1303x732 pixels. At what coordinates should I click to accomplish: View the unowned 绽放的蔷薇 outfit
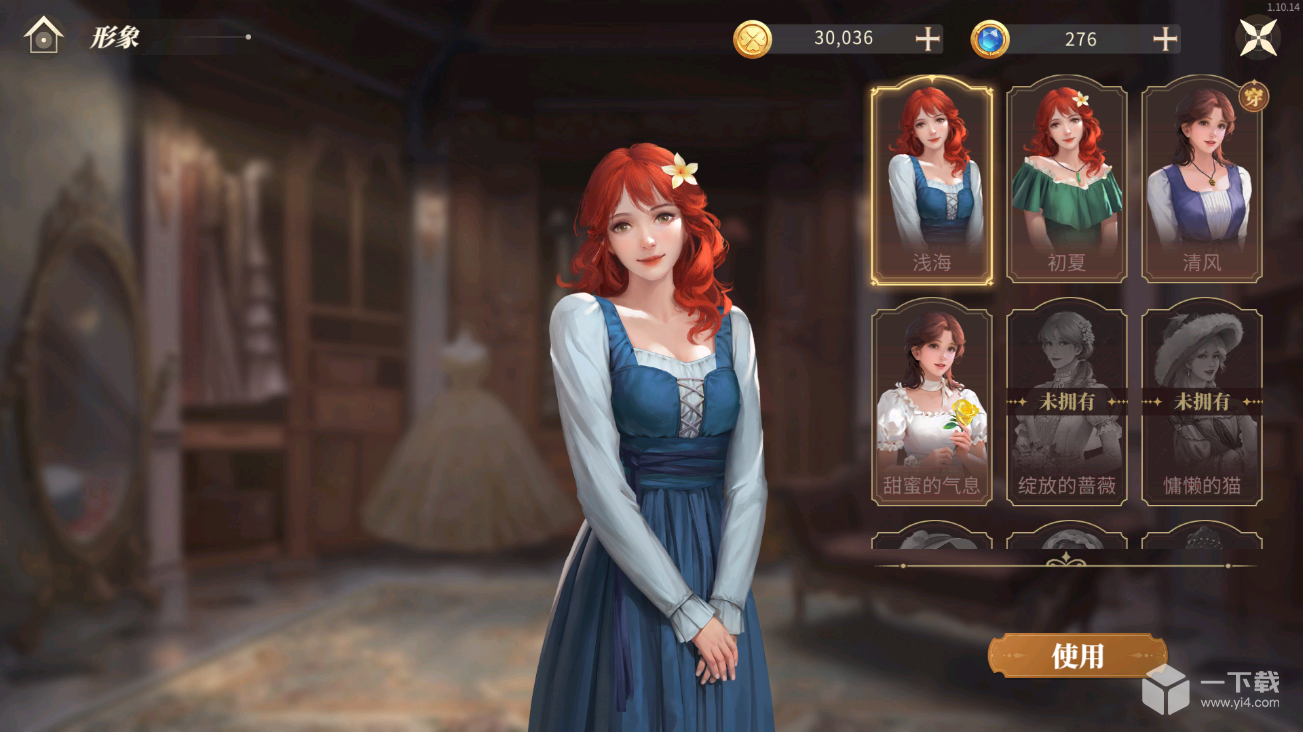1066,403
